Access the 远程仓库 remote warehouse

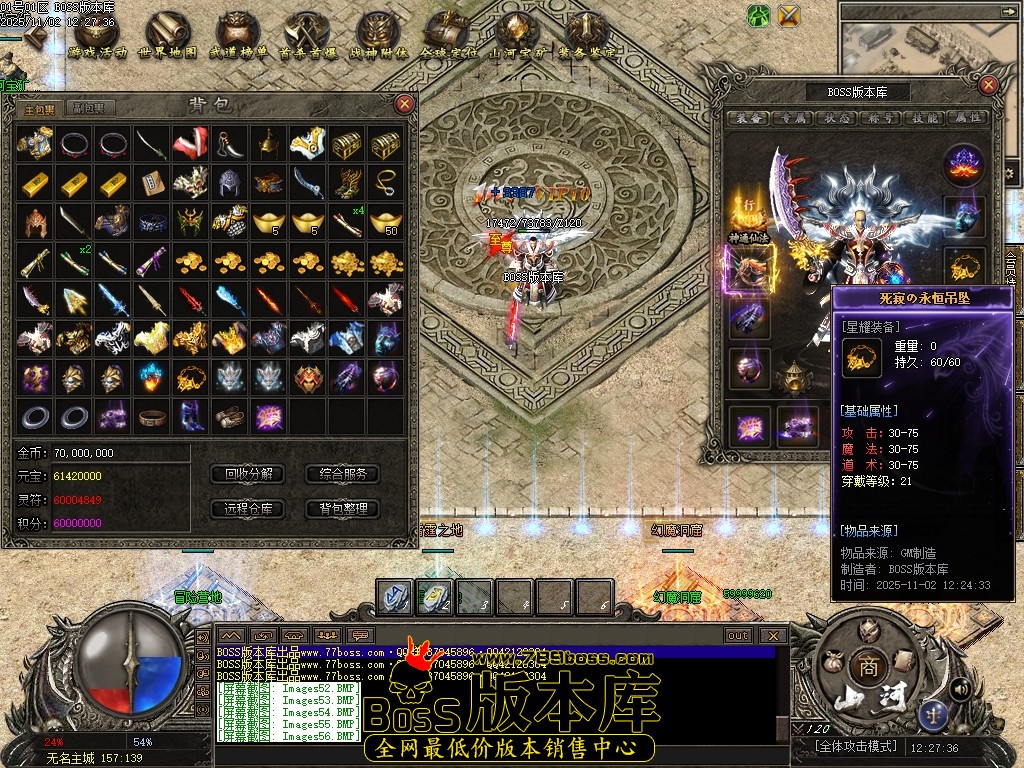point(249,508)
